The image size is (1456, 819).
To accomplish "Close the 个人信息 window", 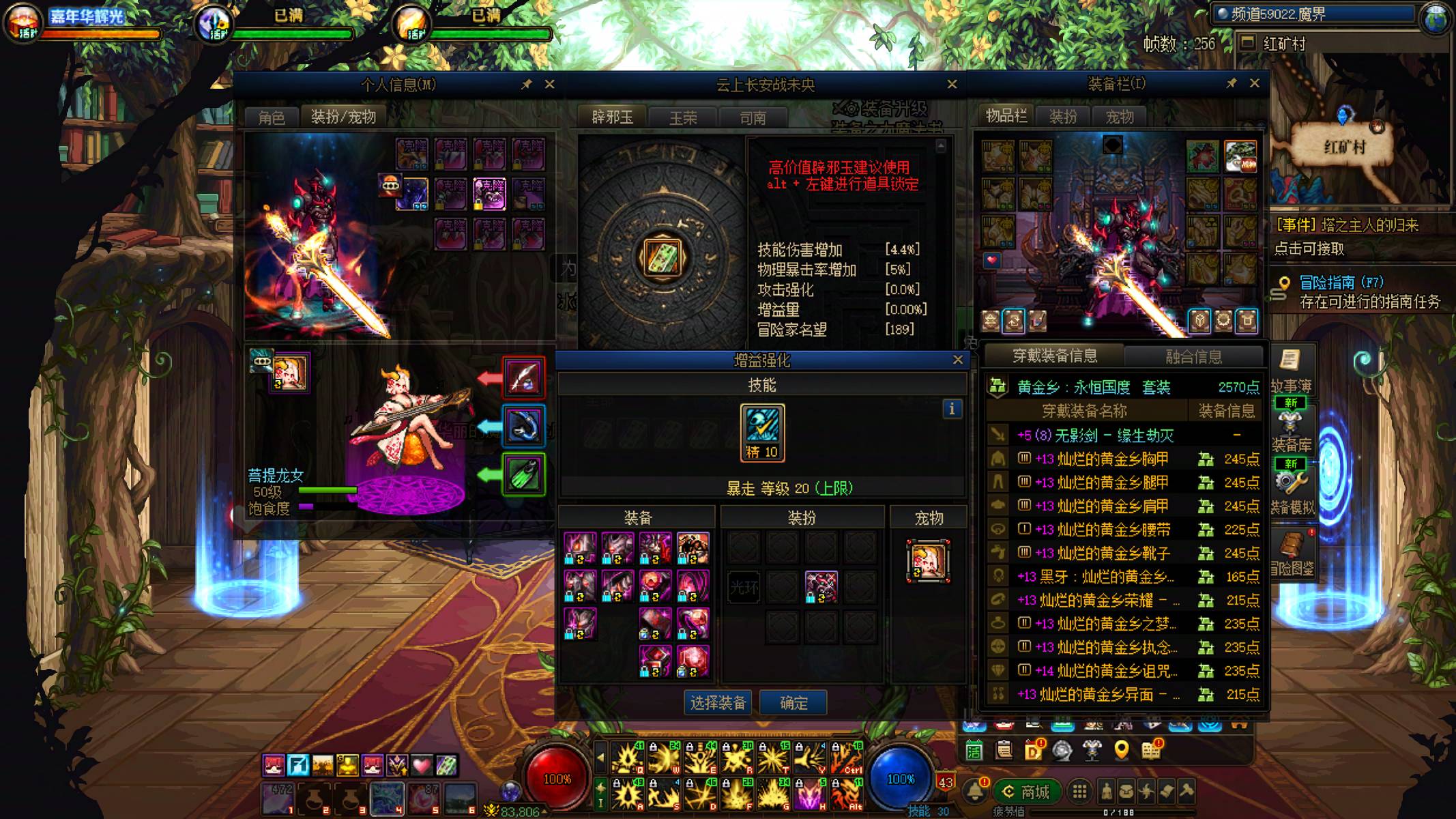I will pyautogui.click(x=549, y=85).
